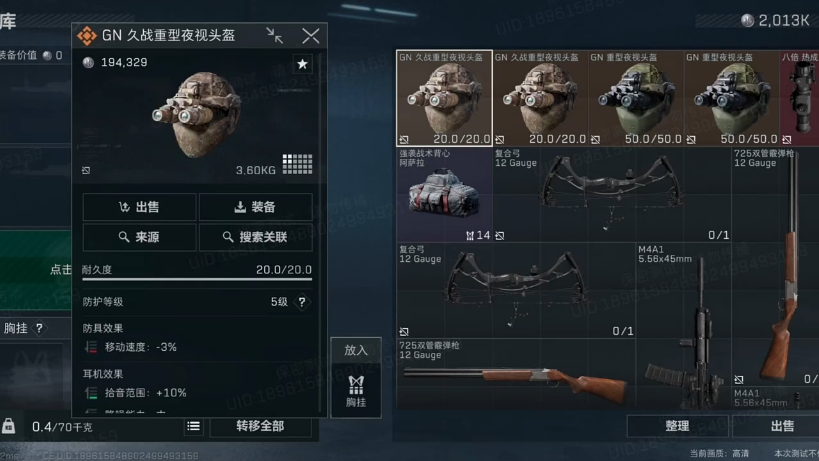
Task: Click 整理 to sort the stash
Action: (677, 426)
